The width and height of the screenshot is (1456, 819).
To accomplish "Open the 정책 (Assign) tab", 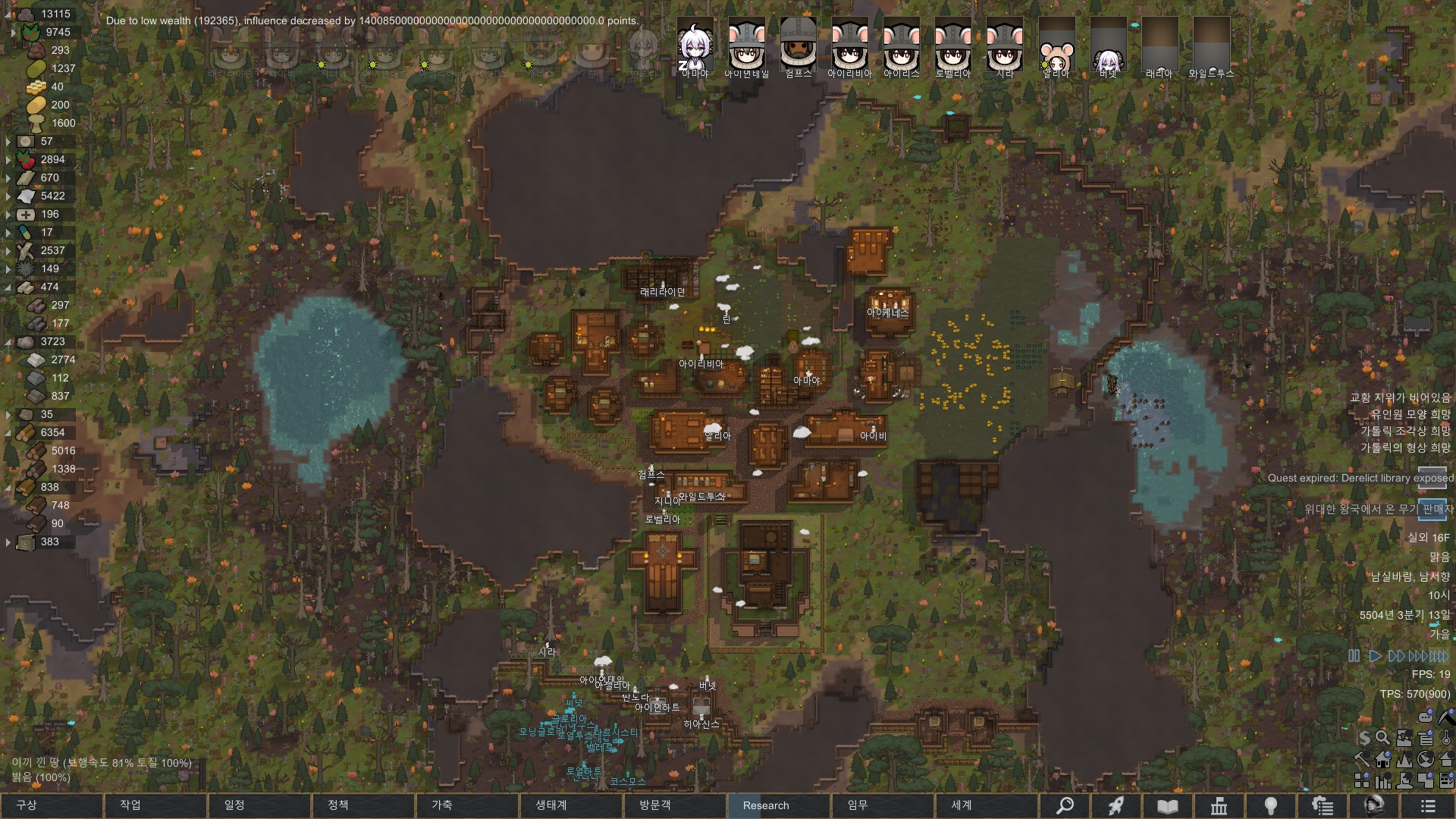I will coord(362,805).
